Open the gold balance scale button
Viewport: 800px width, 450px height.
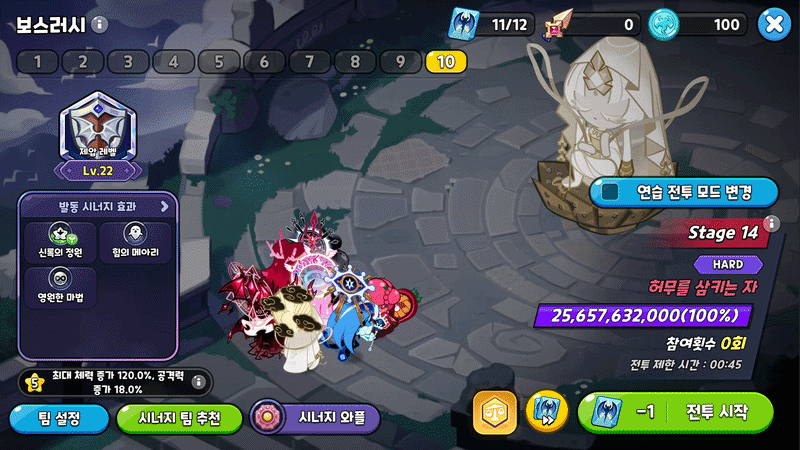495,412
